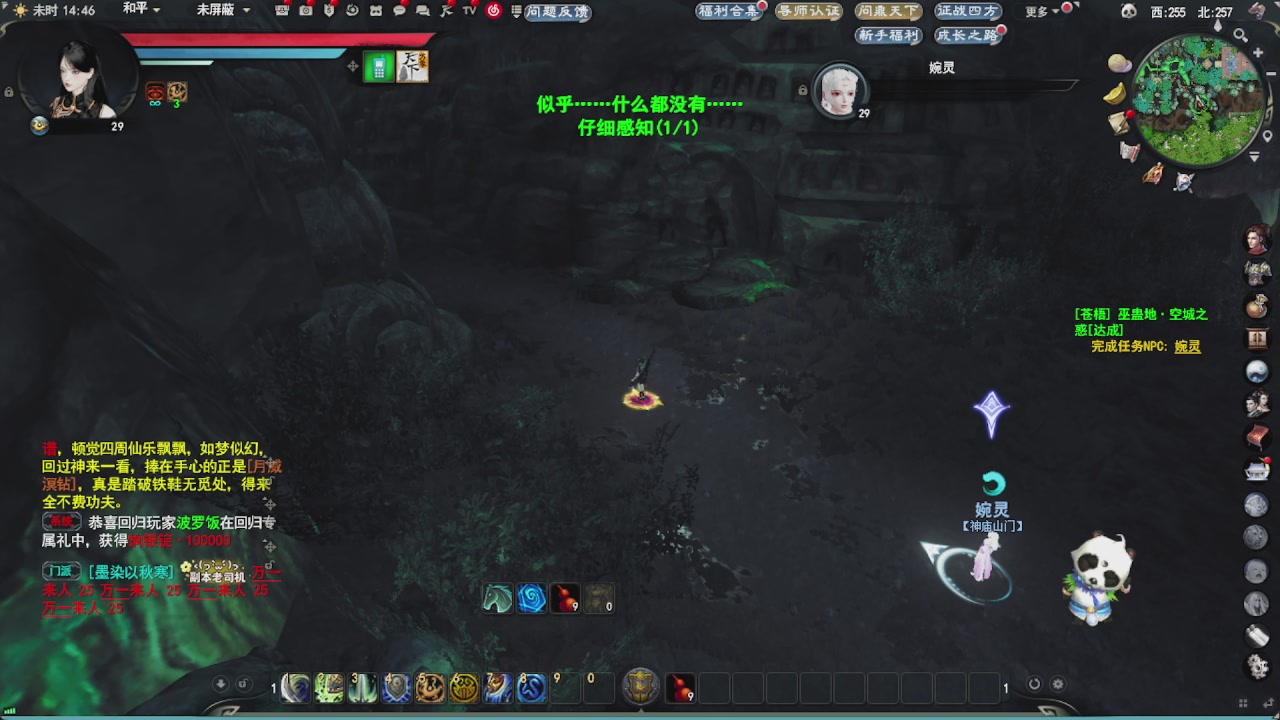Select skill in hotbar slot 1
1280x720 pixels.
tap(294, 688)
